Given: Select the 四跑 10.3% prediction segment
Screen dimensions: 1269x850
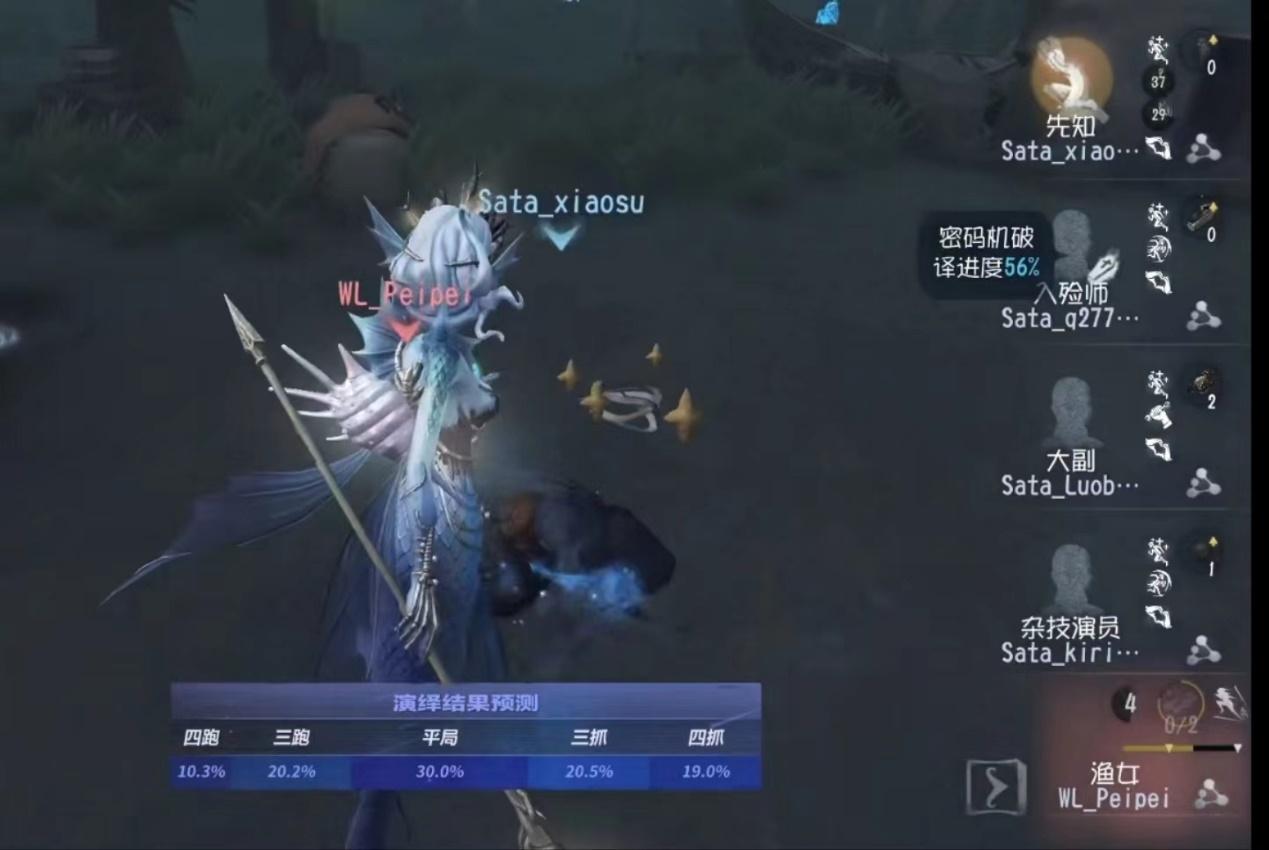Looking at the screenshot, I should [x=201, y=772].
